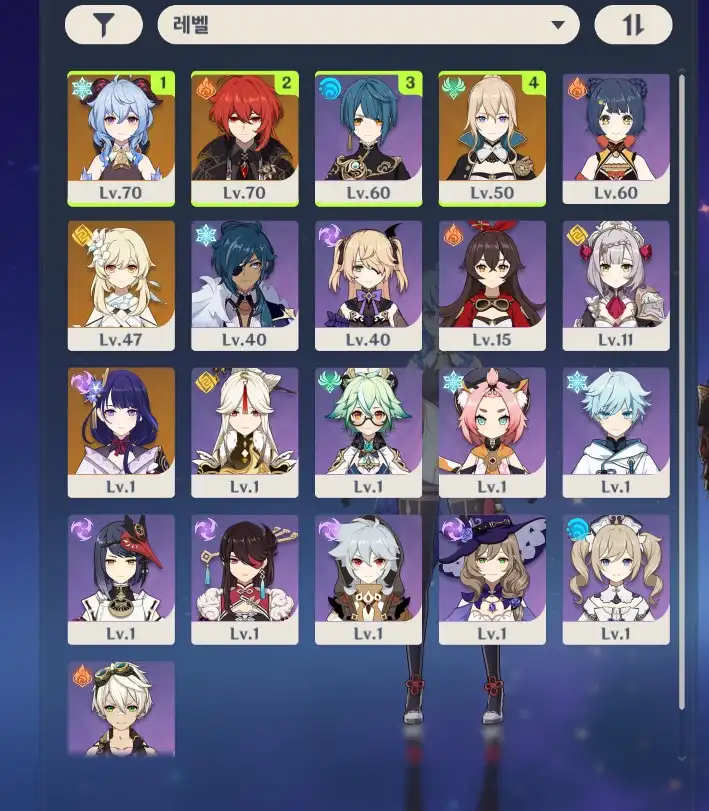This screenshot has width=709, height=811.
Task: Select Raiden Shogun's purple-haired card
Action: click(121, 432)
